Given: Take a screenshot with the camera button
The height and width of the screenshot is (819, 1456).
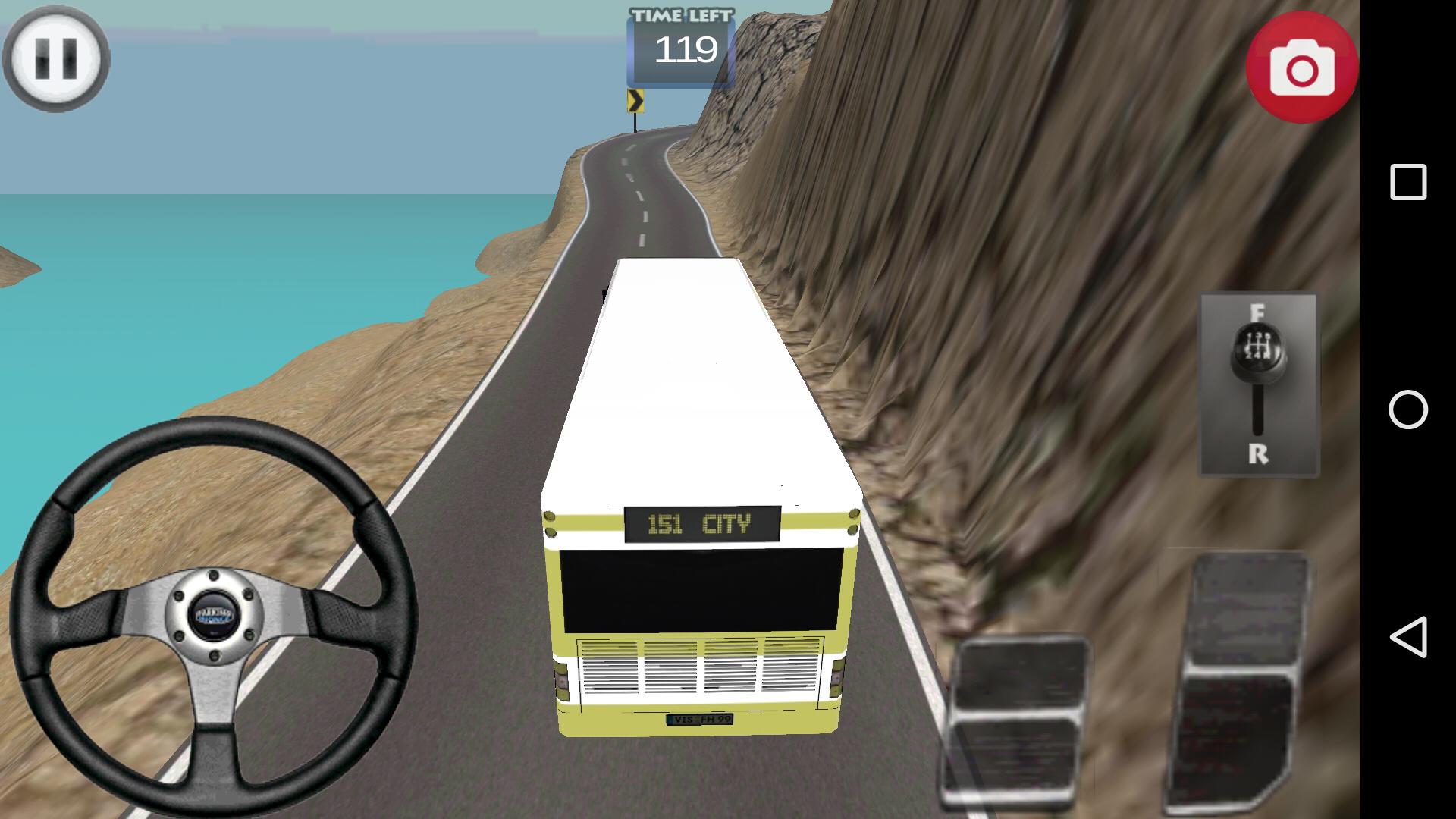Looking at the screenshot, I should (1302, 67).
